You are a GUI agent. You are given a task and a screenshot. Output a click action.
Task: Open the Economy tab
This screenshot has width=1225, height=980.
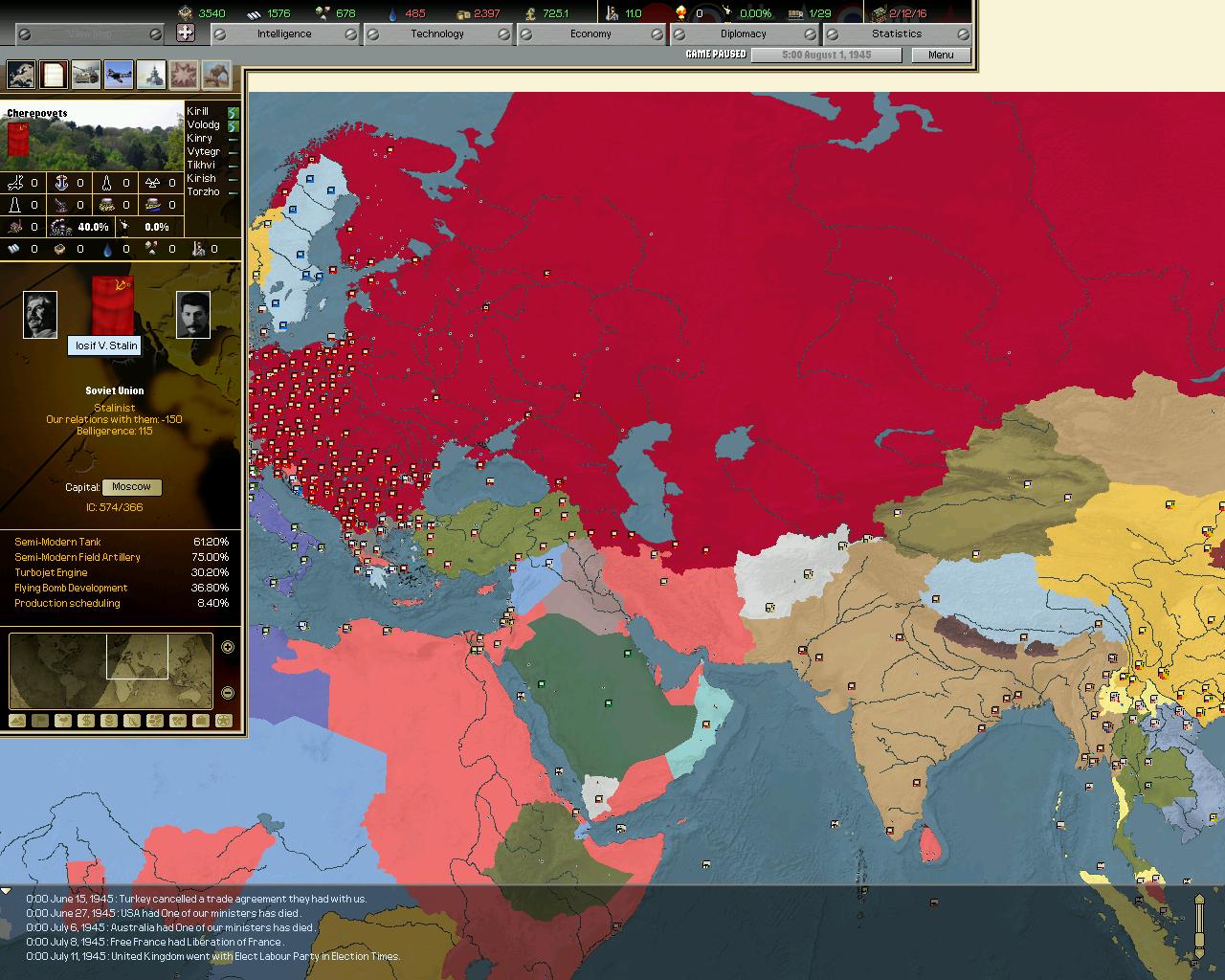tap(590, 33)
